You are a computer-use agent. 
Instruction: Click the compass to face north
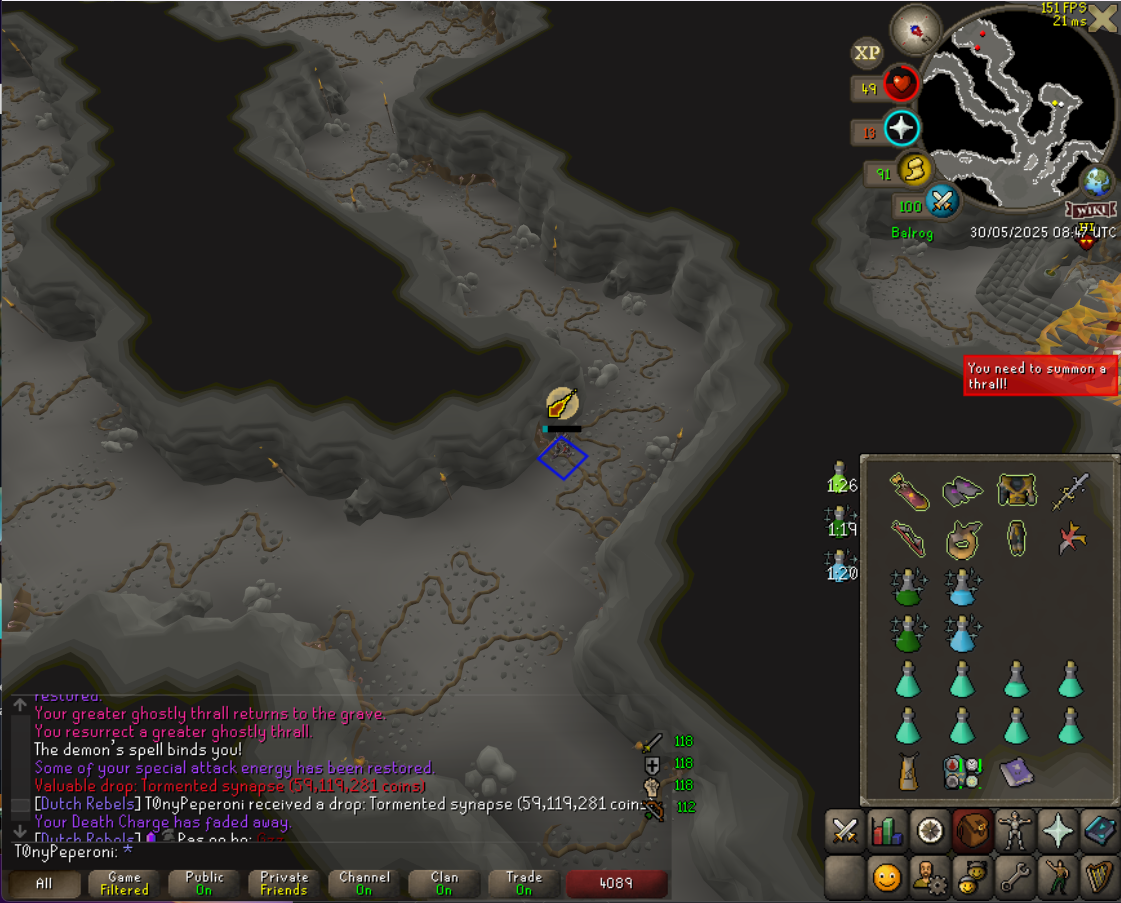916,29
